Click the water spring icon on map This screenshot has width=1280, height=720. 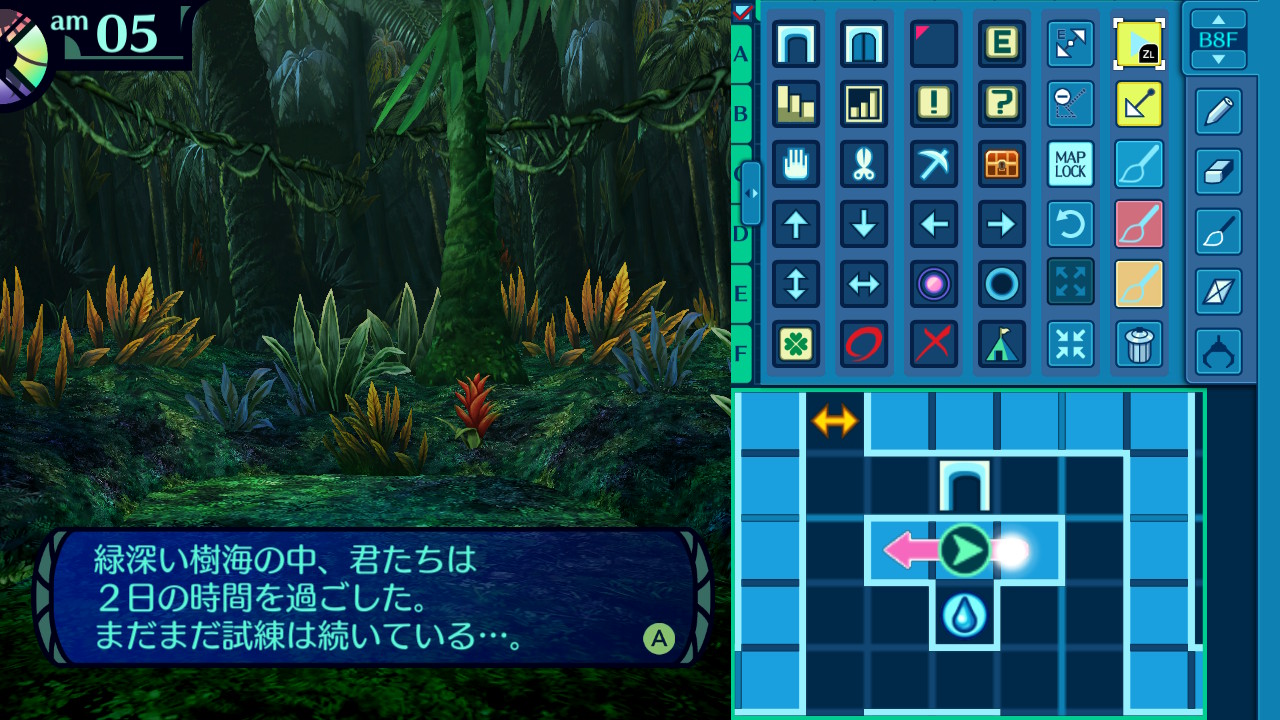(x=964, y=616)
